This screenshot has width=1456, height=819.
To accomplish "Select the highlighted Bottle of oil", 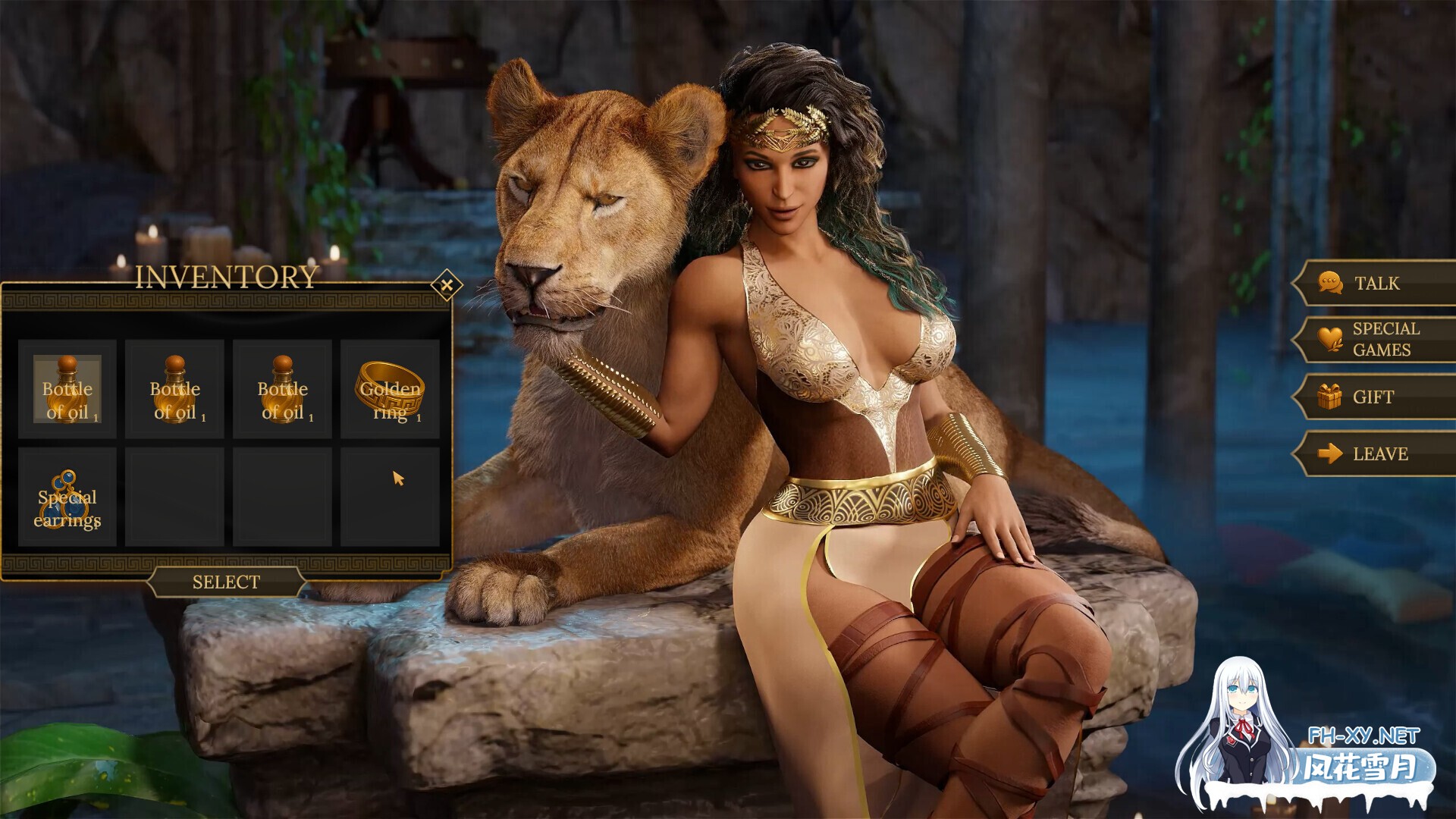I will [67, 389].
